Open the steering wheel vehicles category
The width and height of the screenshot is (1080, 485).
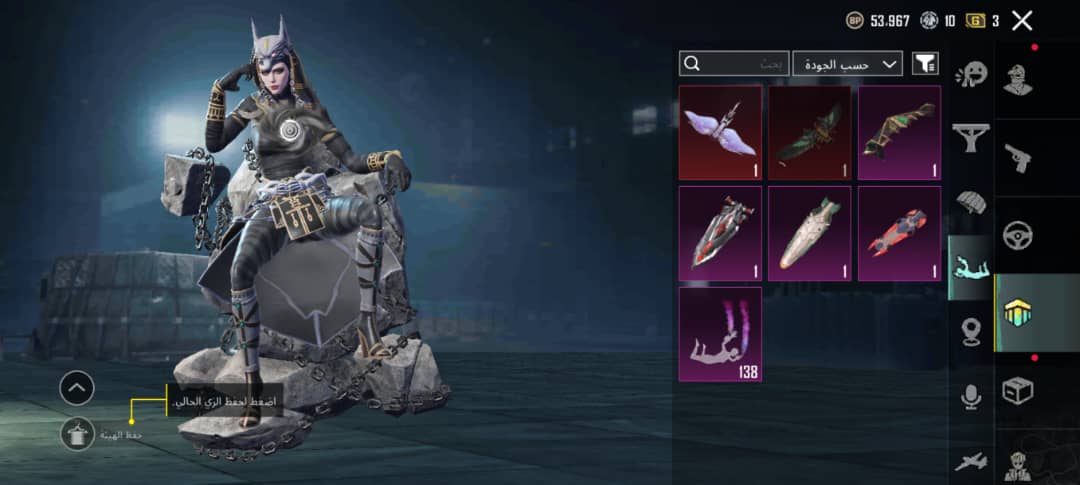click(x=1018, y=236)
